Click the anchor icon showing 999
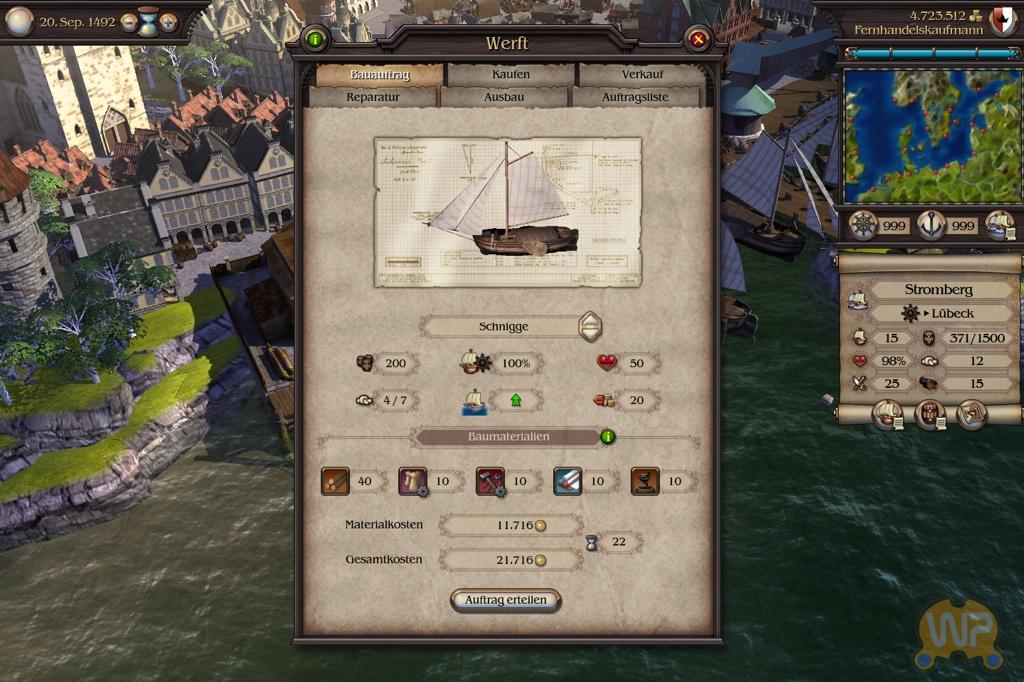1024x682 pixels. click(931, 225)
